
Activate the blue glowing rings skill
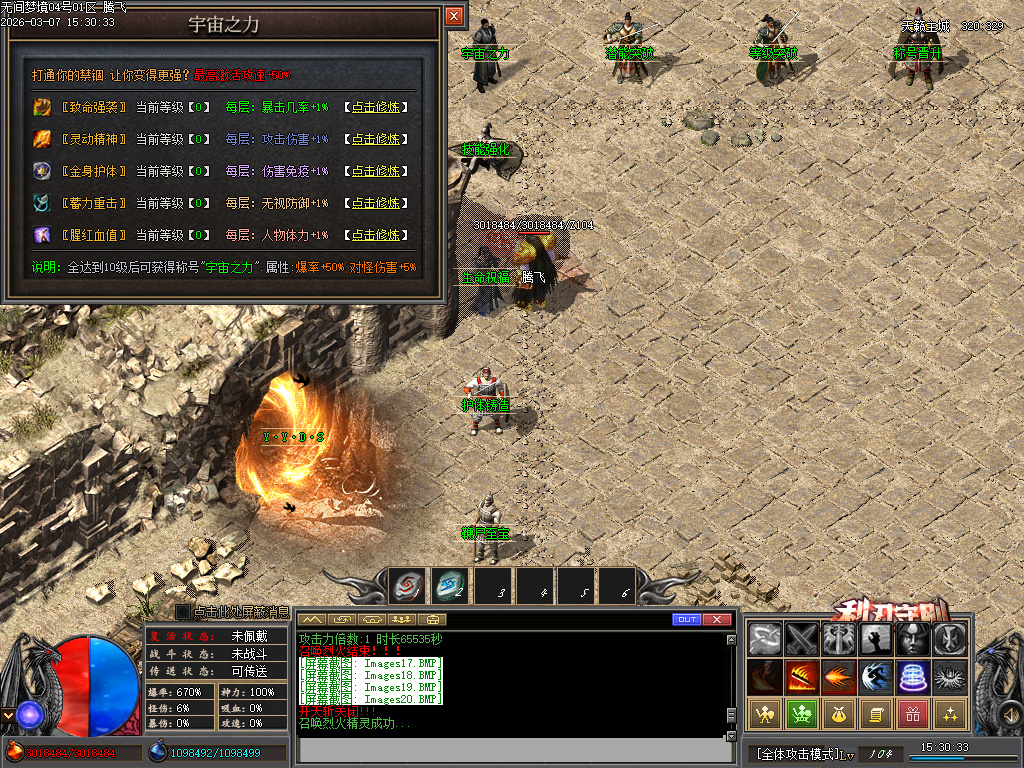pos(913,677)
